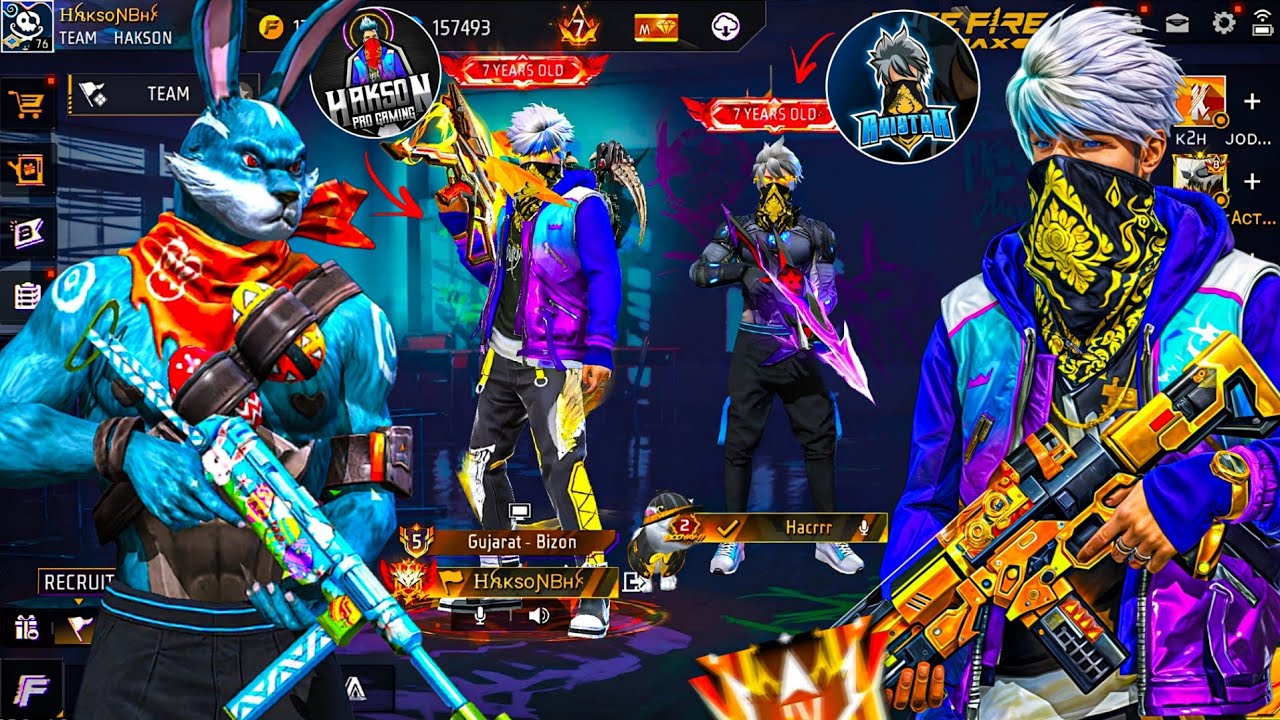
Task: Toggle the speaker voice icon
Action: pos(538,614)
